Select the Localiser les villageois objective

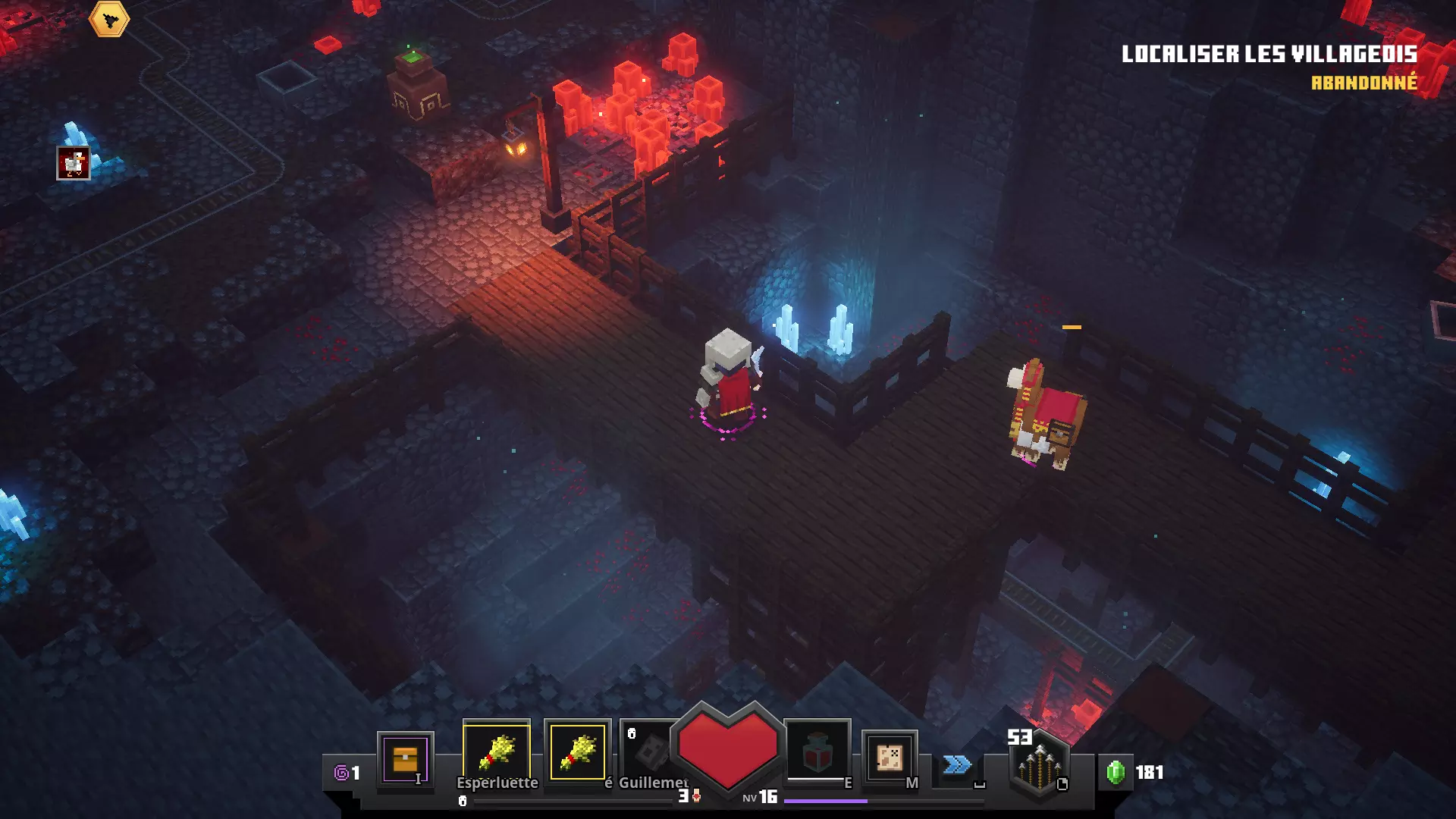point(1269,55)
